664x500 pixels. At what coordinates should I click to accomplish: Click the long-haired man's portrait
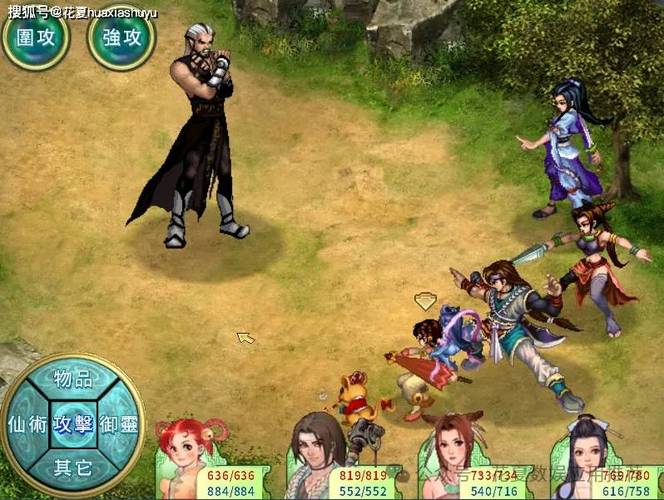pyautogui.click(x=318, y=457)
